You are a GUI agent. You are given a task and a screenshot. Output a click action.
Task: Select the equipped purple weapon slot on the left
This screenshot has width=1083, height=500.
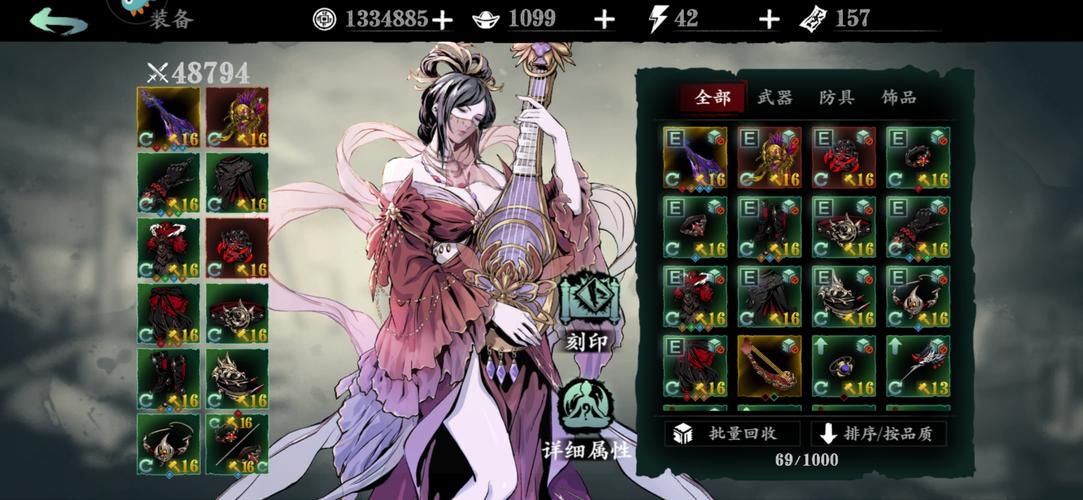click(x=168, y=118)
